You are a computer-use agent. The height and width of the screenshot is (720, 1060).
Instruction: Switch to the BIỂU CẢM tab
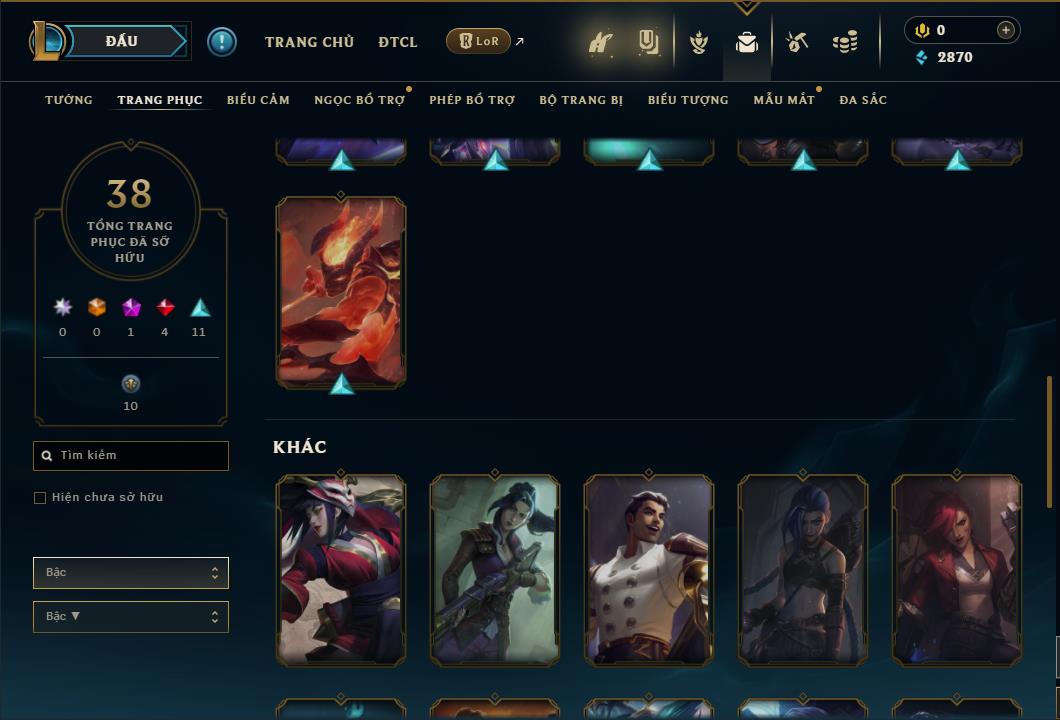pos(258,100)
